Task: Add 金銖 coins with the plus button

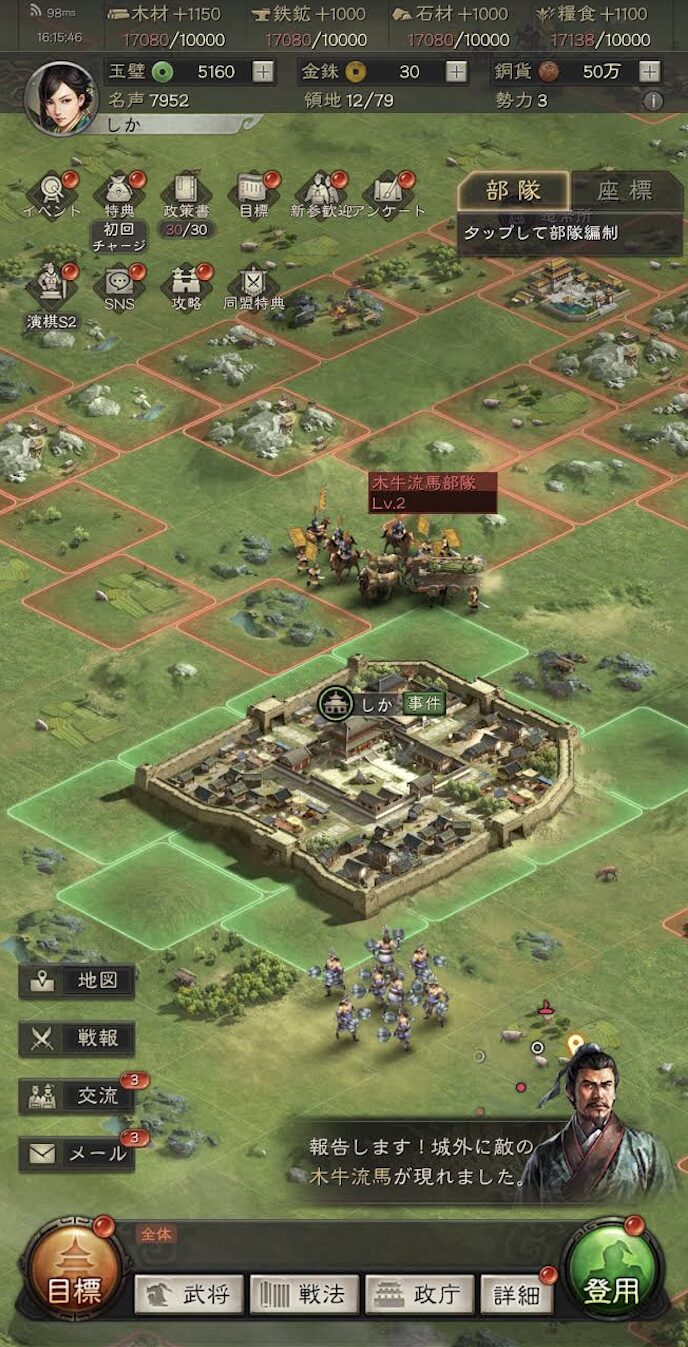Action: [456, 72]
